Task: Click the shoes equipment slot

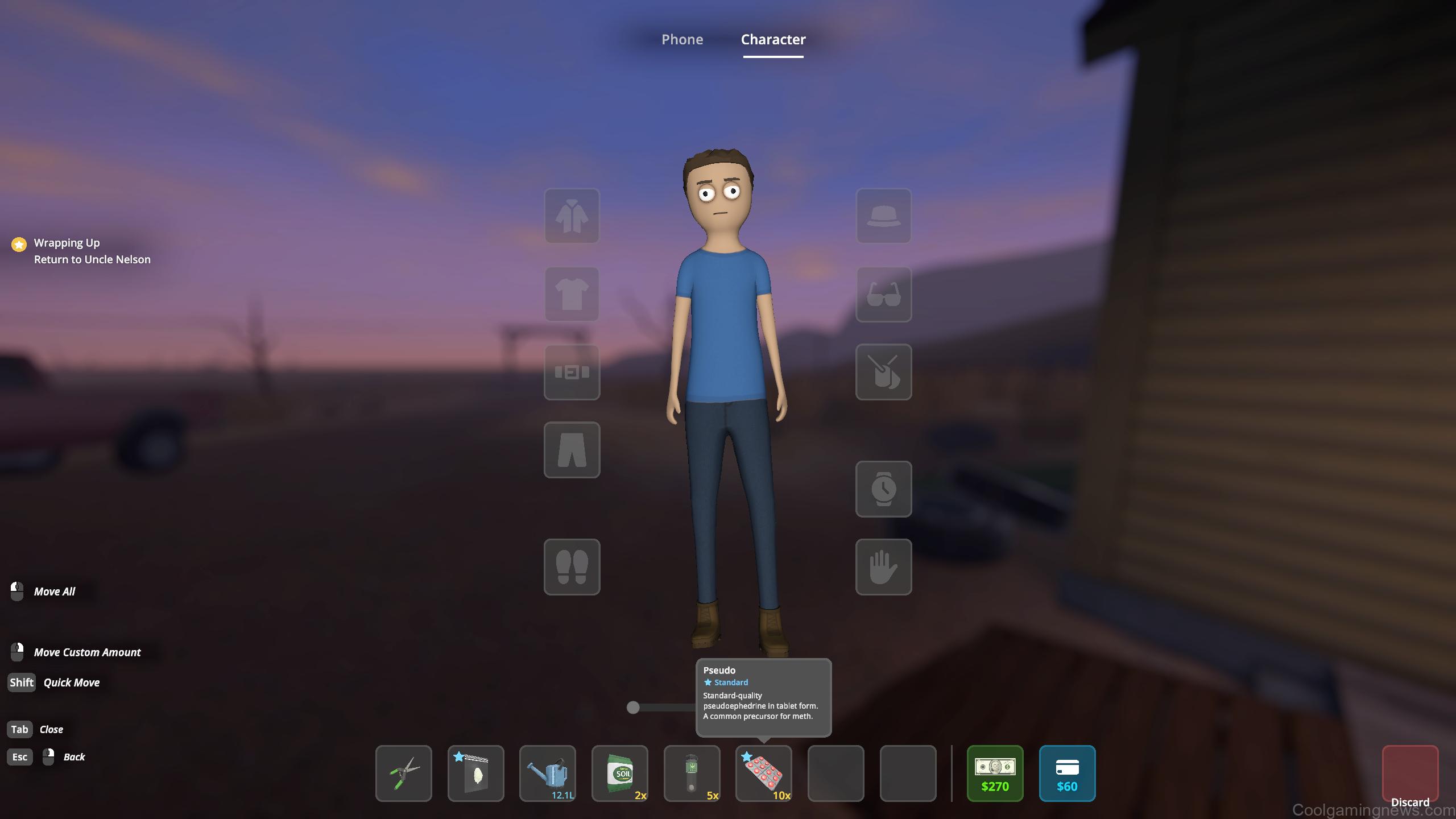Action: [572, 568]
